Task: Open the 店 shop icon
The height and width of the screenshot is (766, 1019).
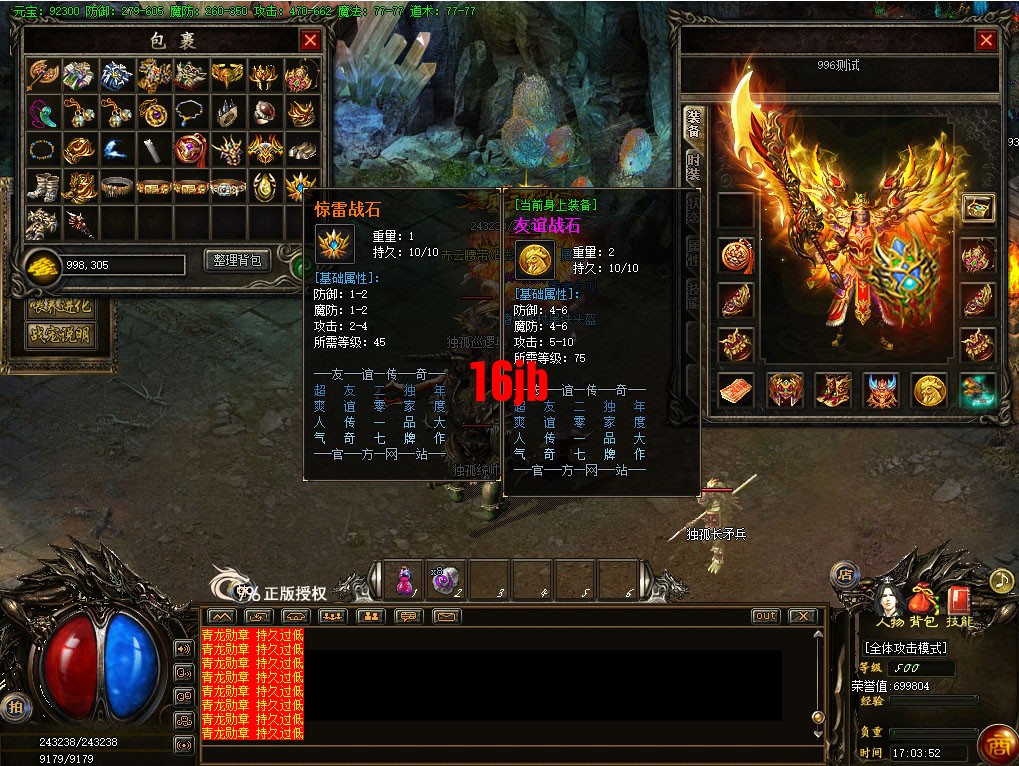Action: point(845,575)
